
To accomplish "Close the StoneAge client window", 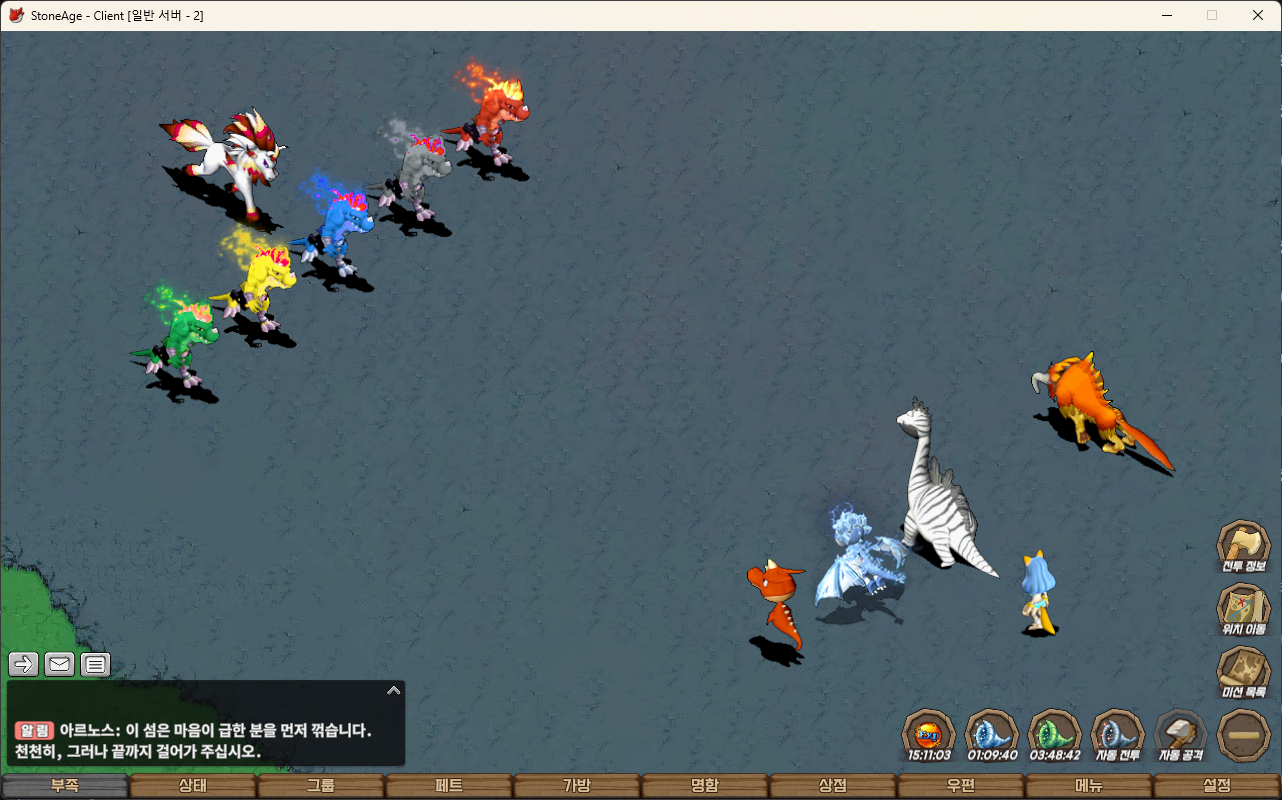I will click(x=1258, y=15).
